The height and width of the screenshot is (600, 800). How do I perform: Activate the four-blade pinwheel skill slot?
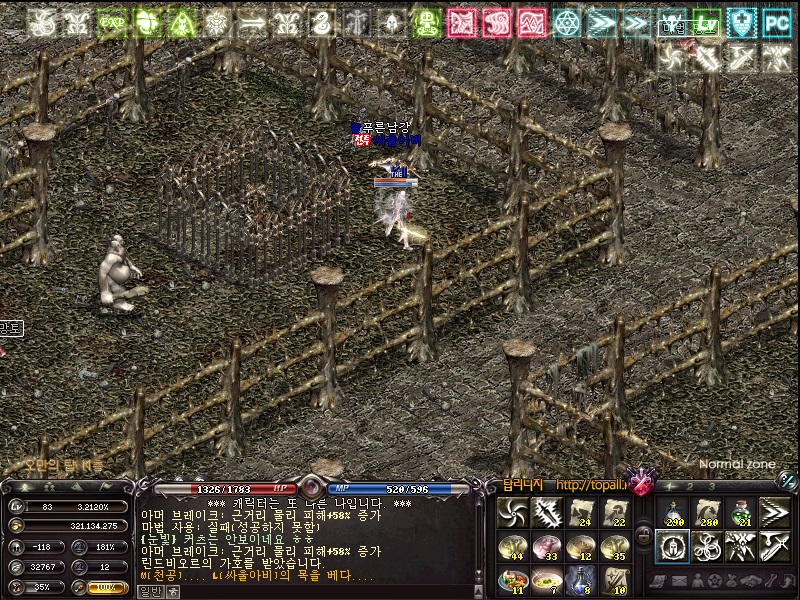pyautogui.click(x=512, y=512)
